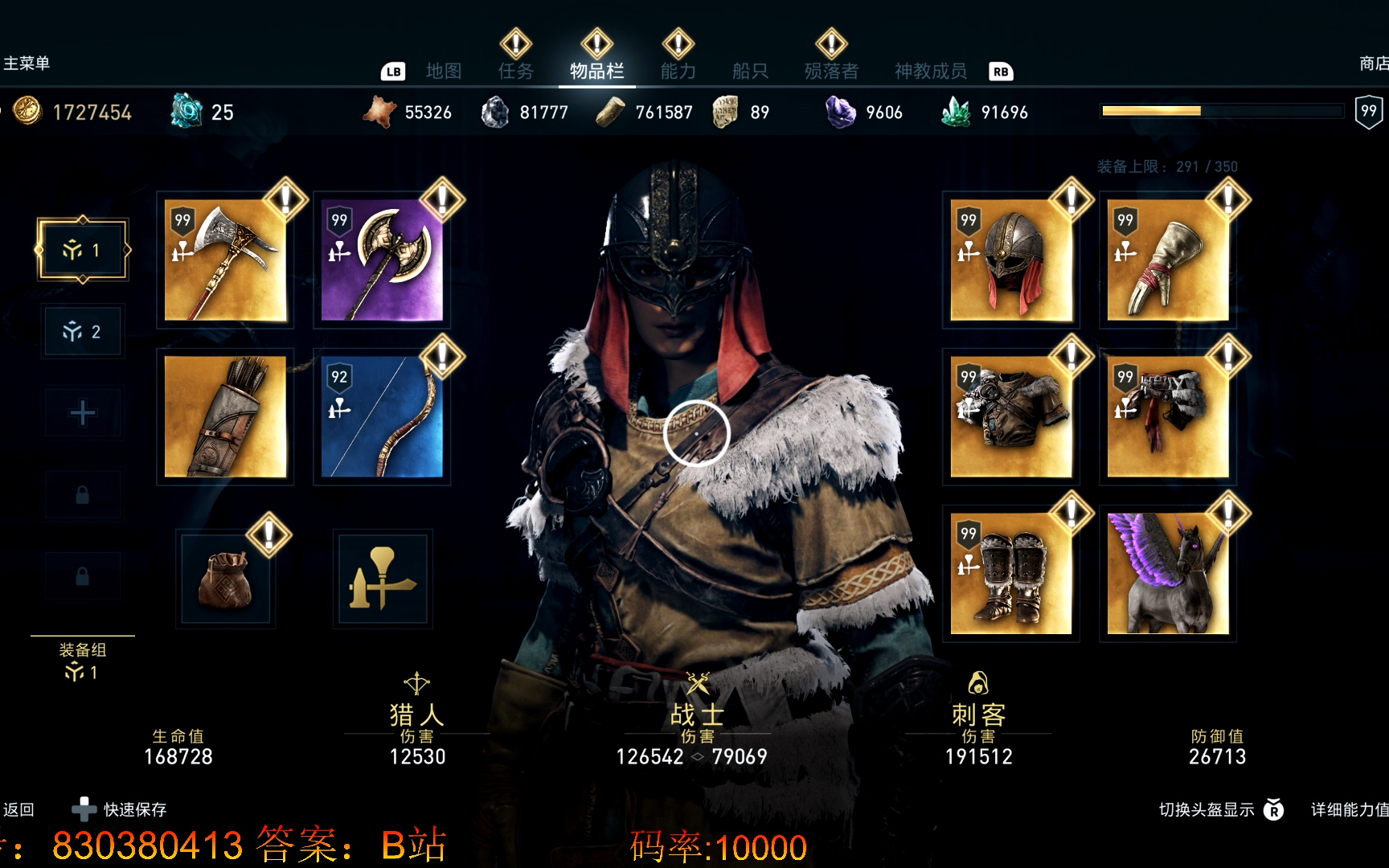Show the 神教成员 cultists tab
Screen dimensions: 1389x868
coord(930,72)
